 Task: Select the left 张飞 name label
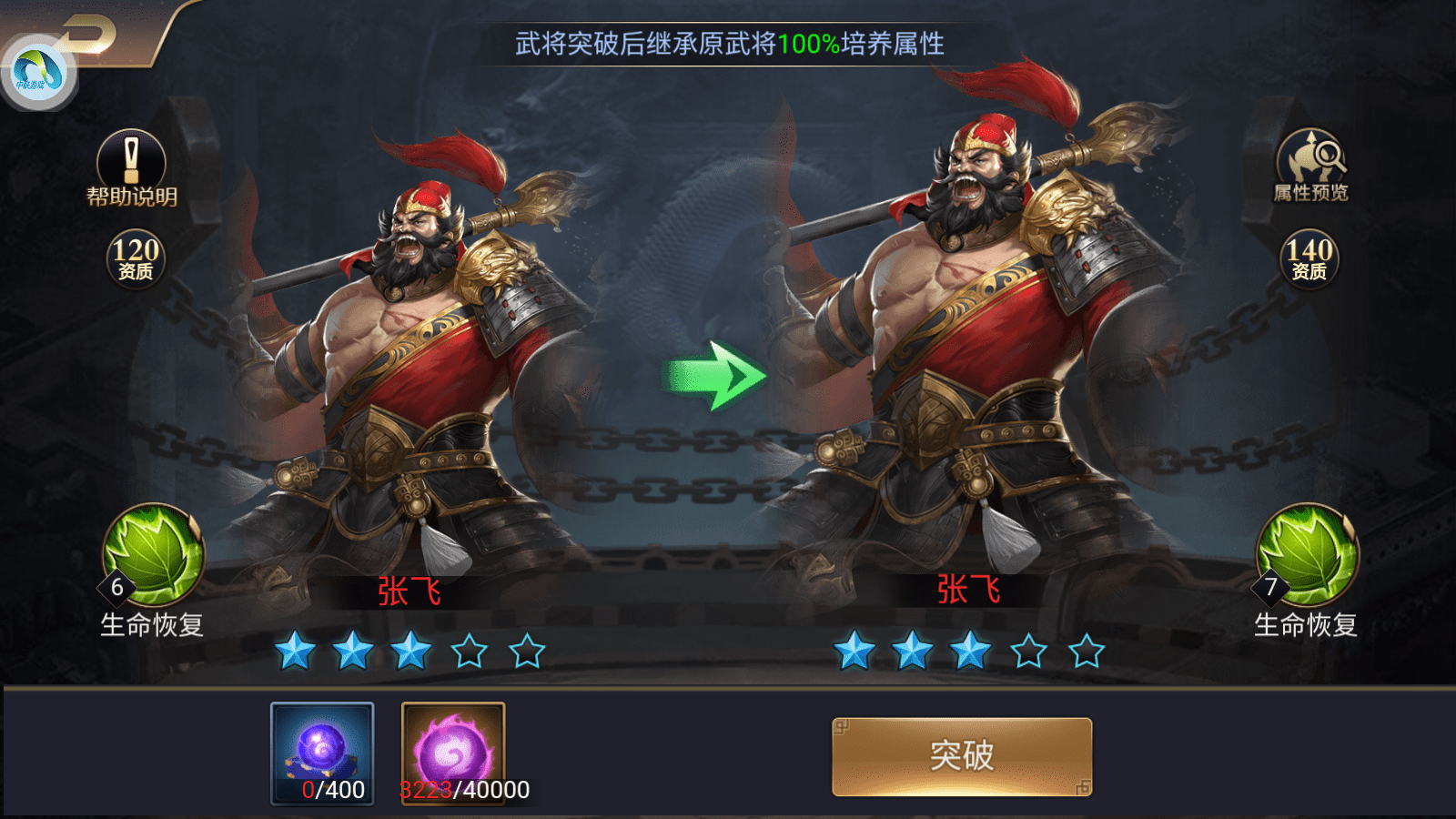click(x=409, y=591)
